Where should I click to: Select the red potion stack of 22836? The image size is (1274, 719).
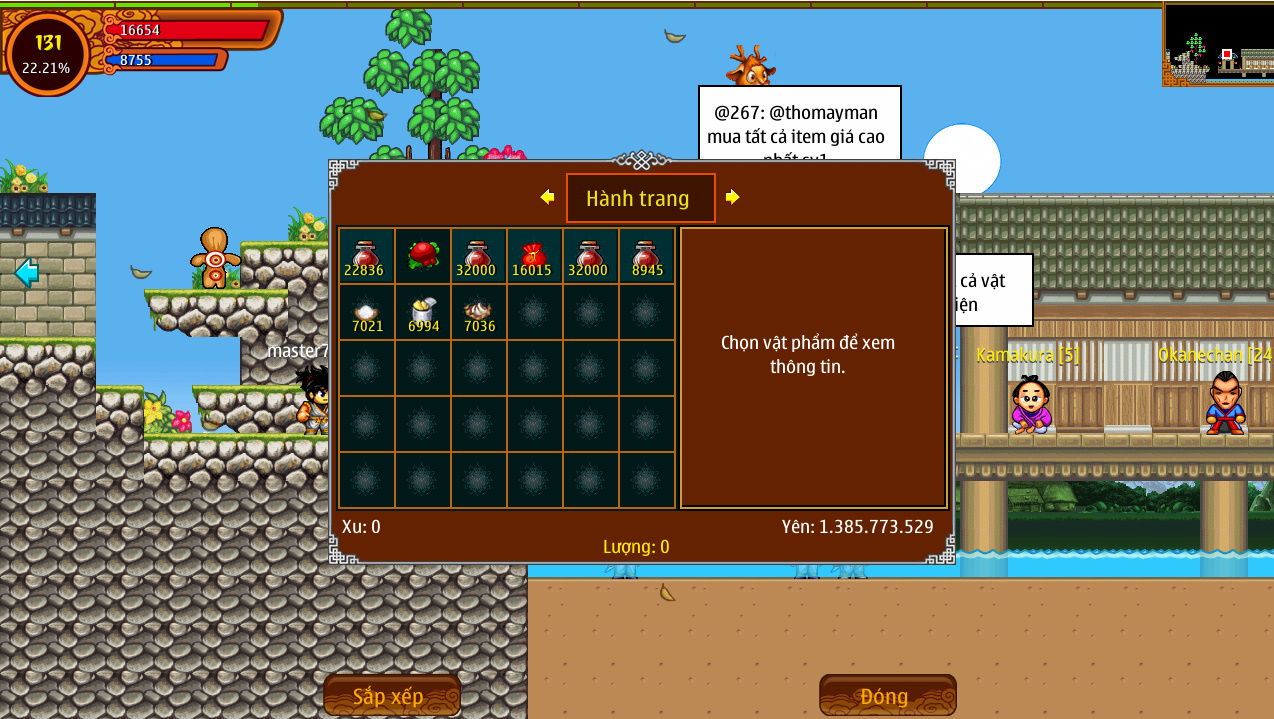click(x=366, y=256)
